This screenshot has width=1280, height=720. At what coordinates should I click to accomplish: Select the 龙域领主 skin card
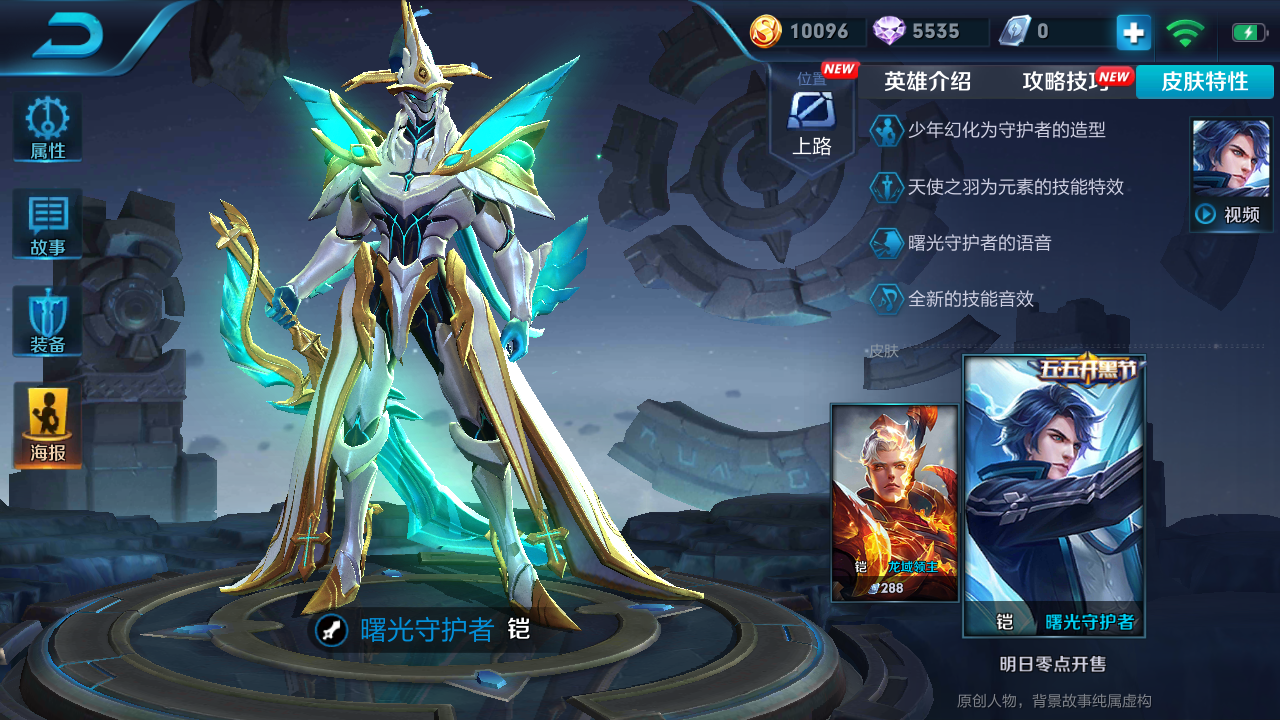pyautogui.click(x=895, y=502)
